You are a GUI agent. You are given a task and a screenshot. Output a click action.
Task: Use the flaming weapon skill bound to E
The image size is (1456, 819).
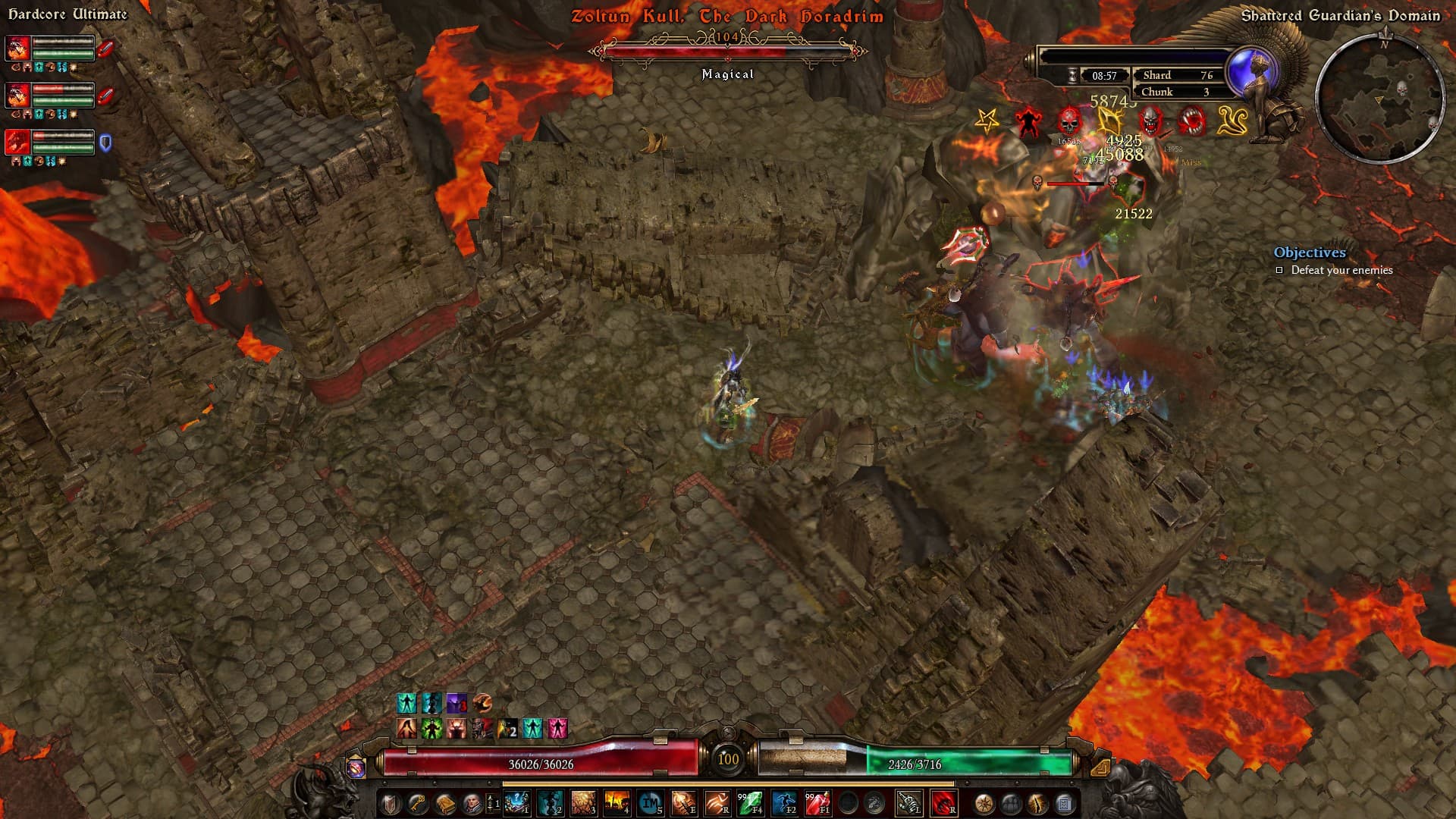pos(683,802)
